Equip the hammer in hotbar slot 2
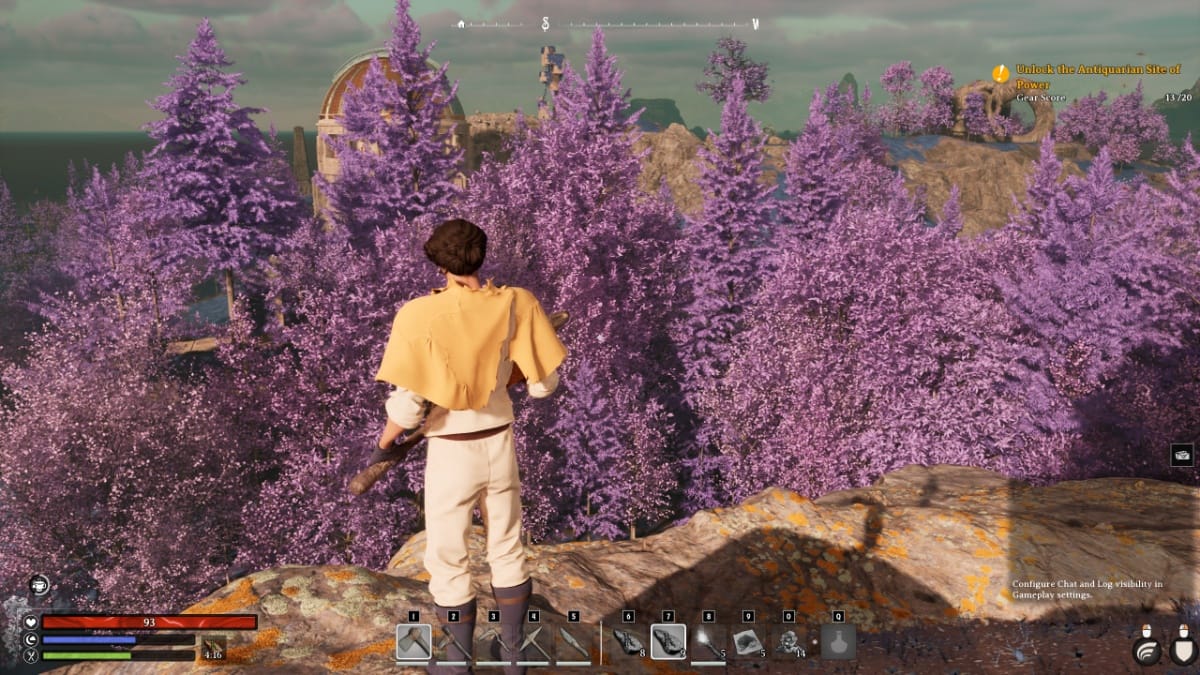 tap(454, 642)
